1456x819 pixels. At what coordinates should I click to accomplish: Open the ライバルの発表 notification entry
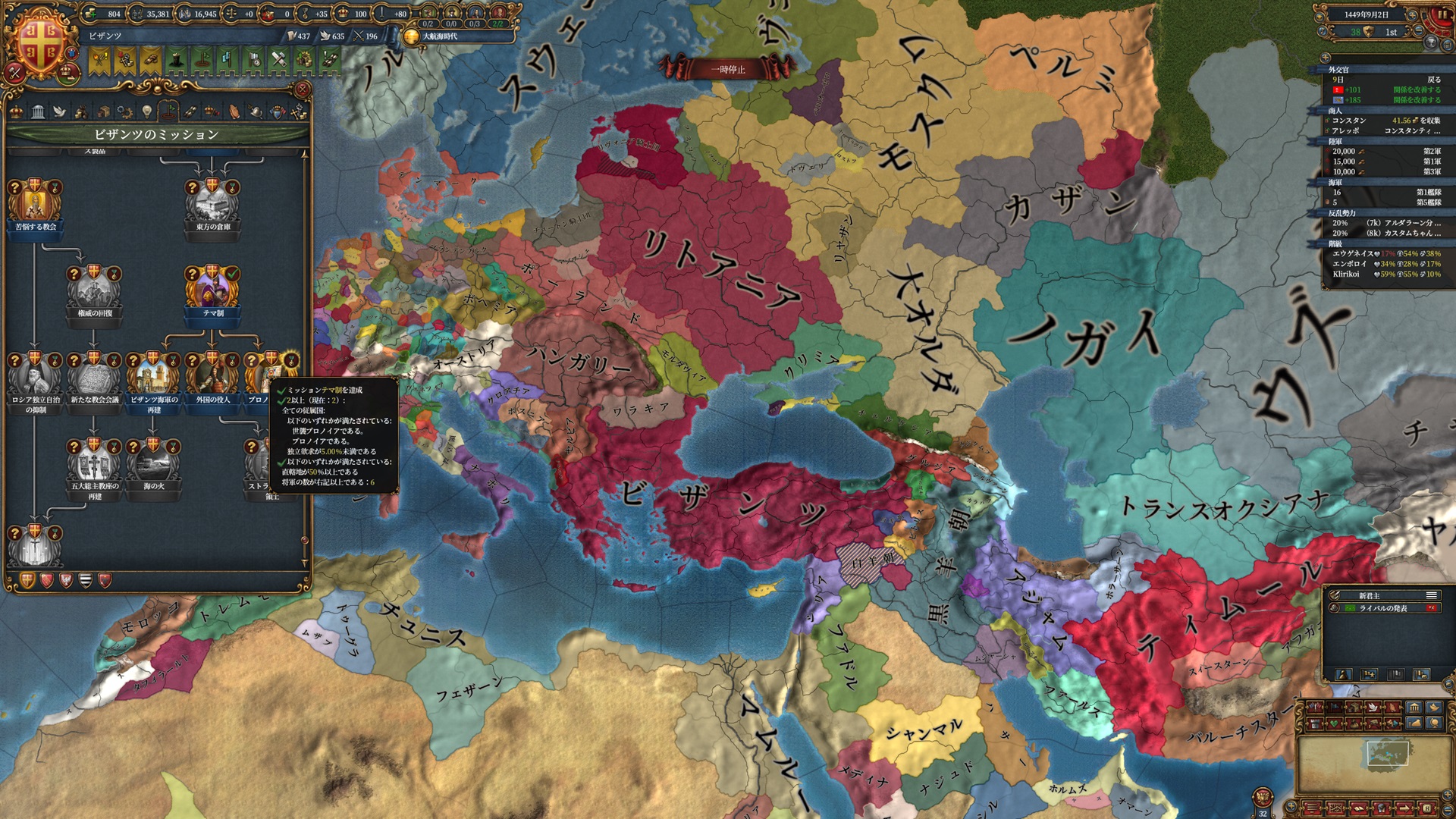1383,608
